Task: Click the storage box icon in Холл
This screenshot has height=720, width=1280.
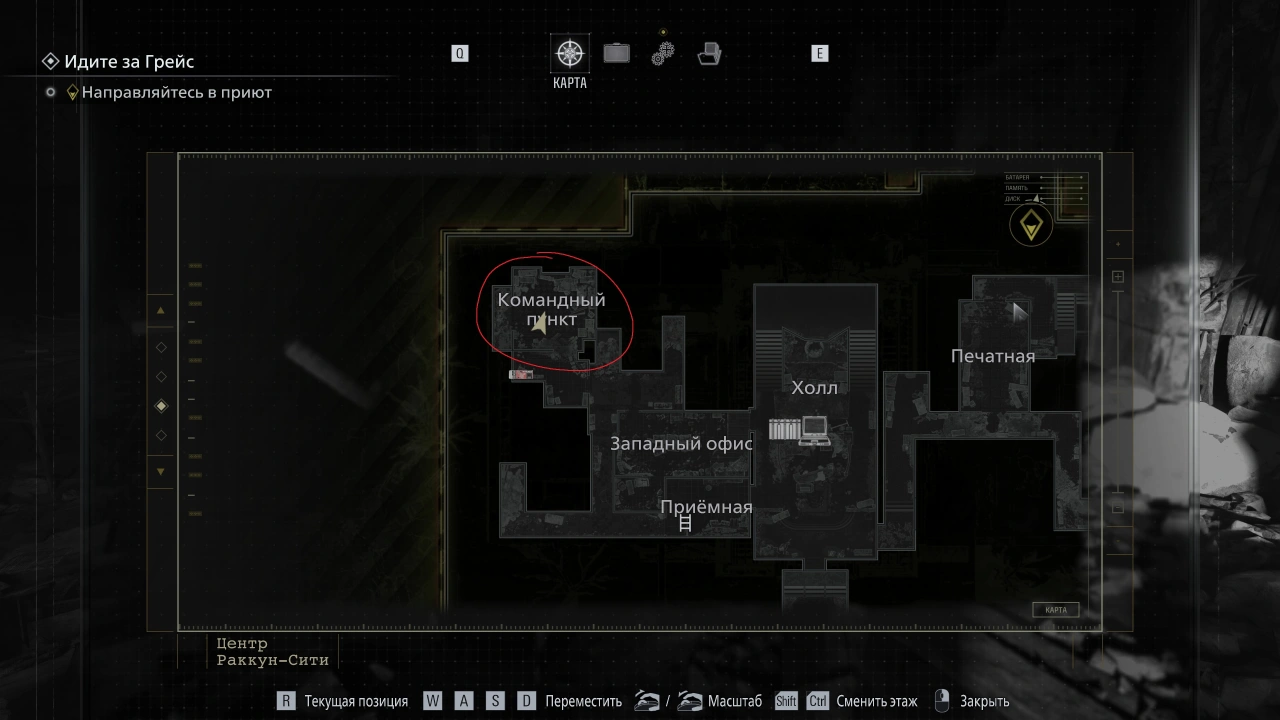Action: click(x=783, y=430)
